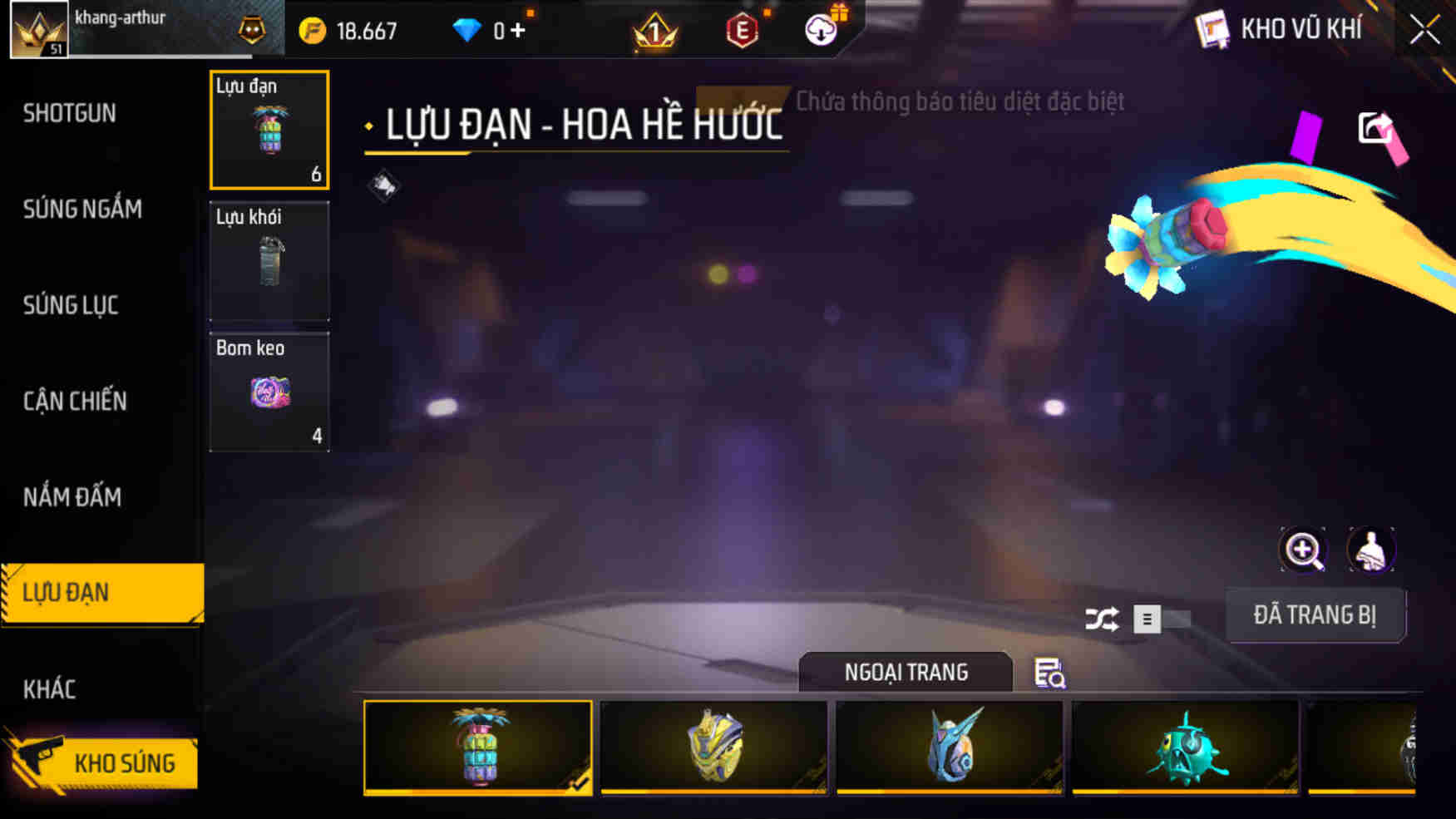Expand the Bom keo category

click(269, 391)
